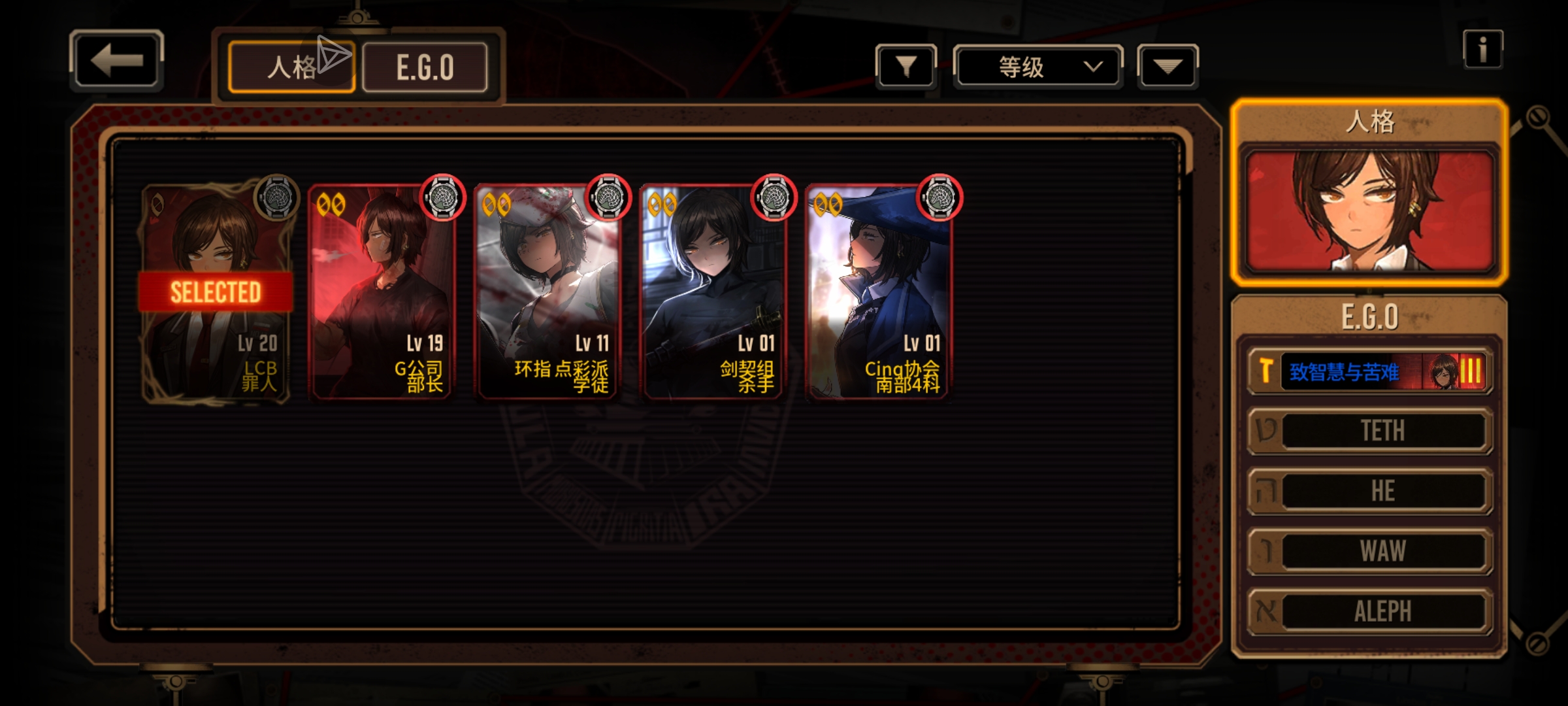Click the selected identity portrait panel
Screen dimensions: 1568x706
[1369, 209]
